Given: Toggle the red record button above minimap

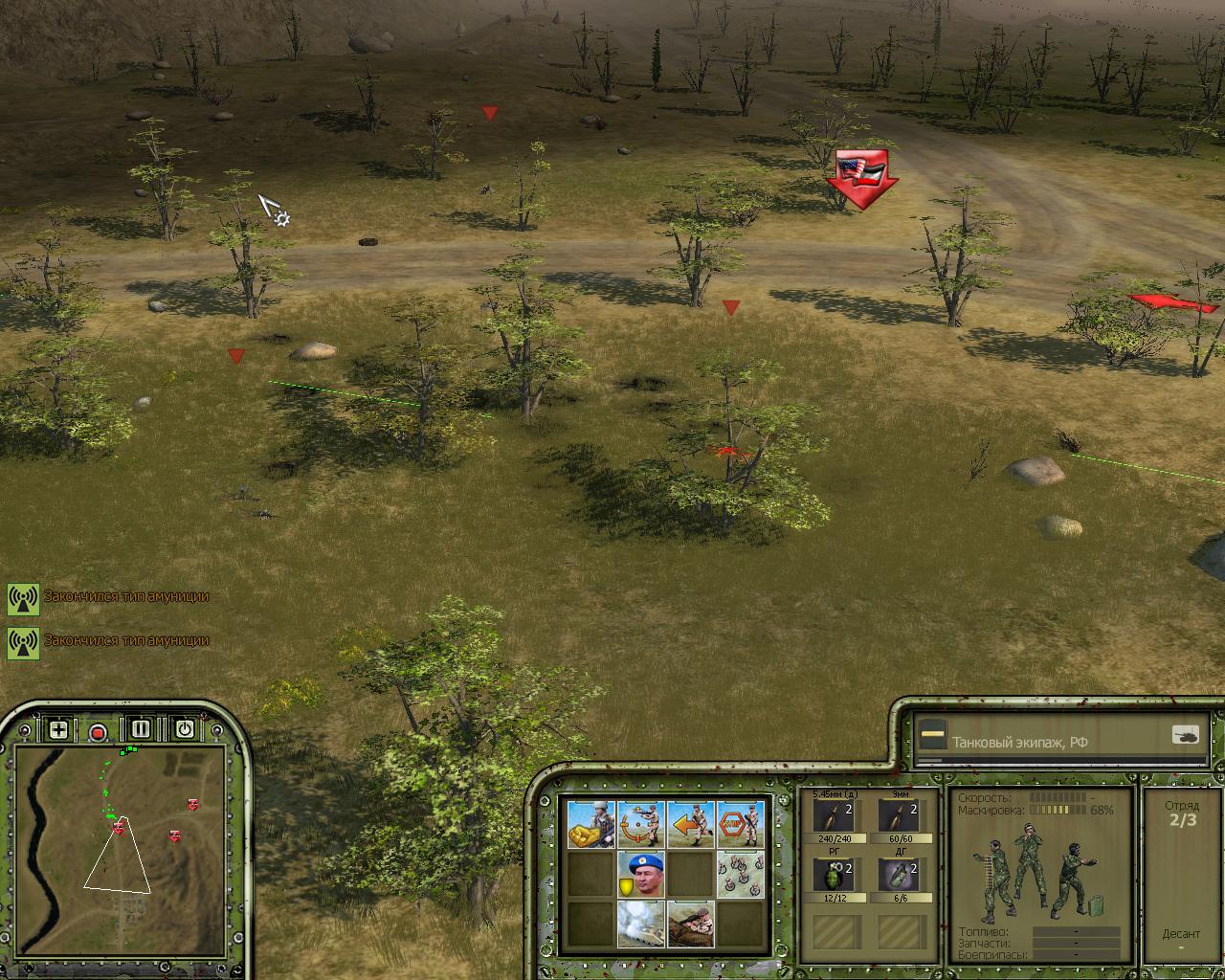Looking at the screenshot, I should pos(98,733).
